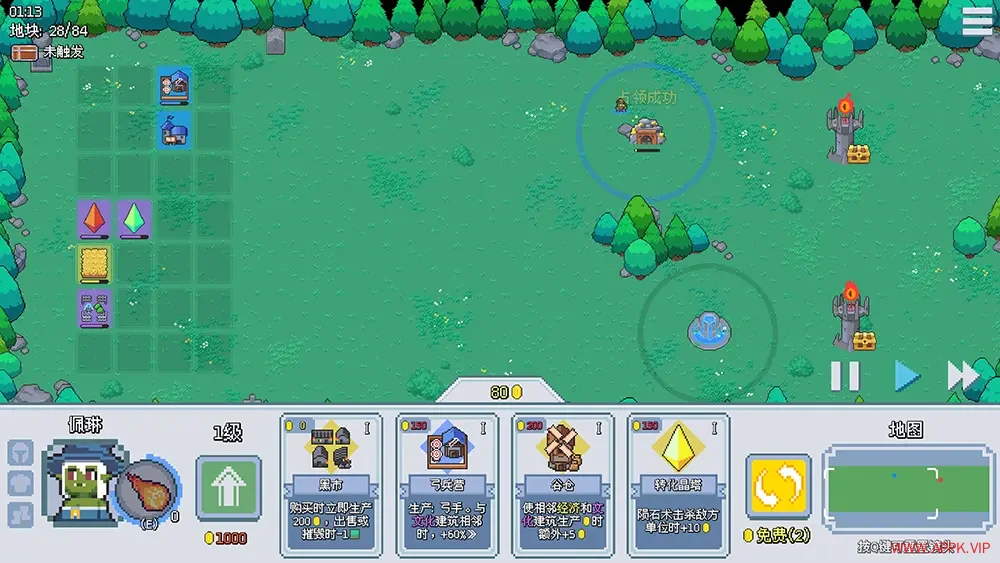Select the yellow wheat field tile
This screenshot has height=563, width=1000.
95,264
